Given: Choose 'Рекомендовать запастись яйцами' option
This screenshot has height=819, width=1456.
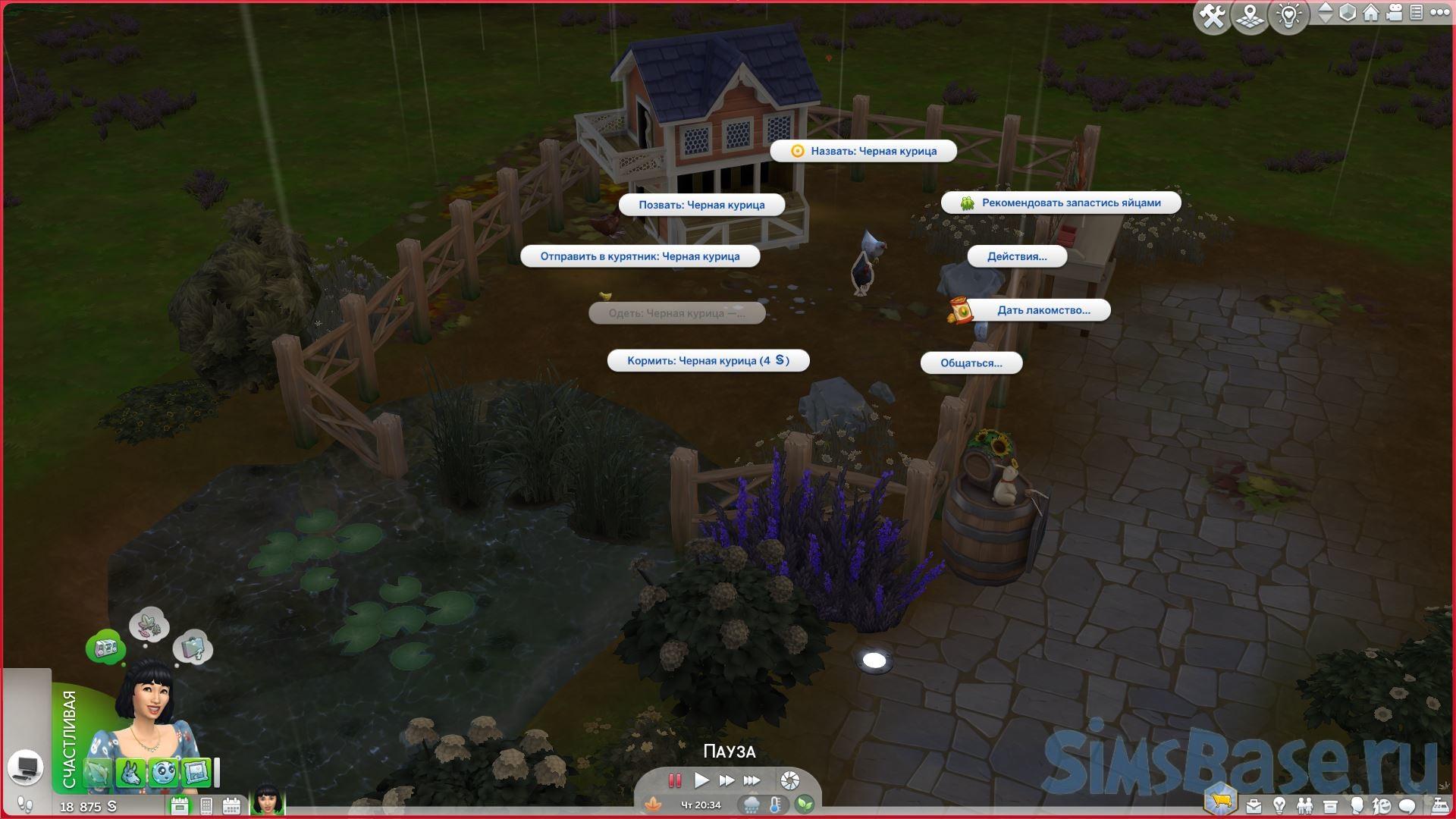Looking at the screenshot, I should [x=1061, y=202].
